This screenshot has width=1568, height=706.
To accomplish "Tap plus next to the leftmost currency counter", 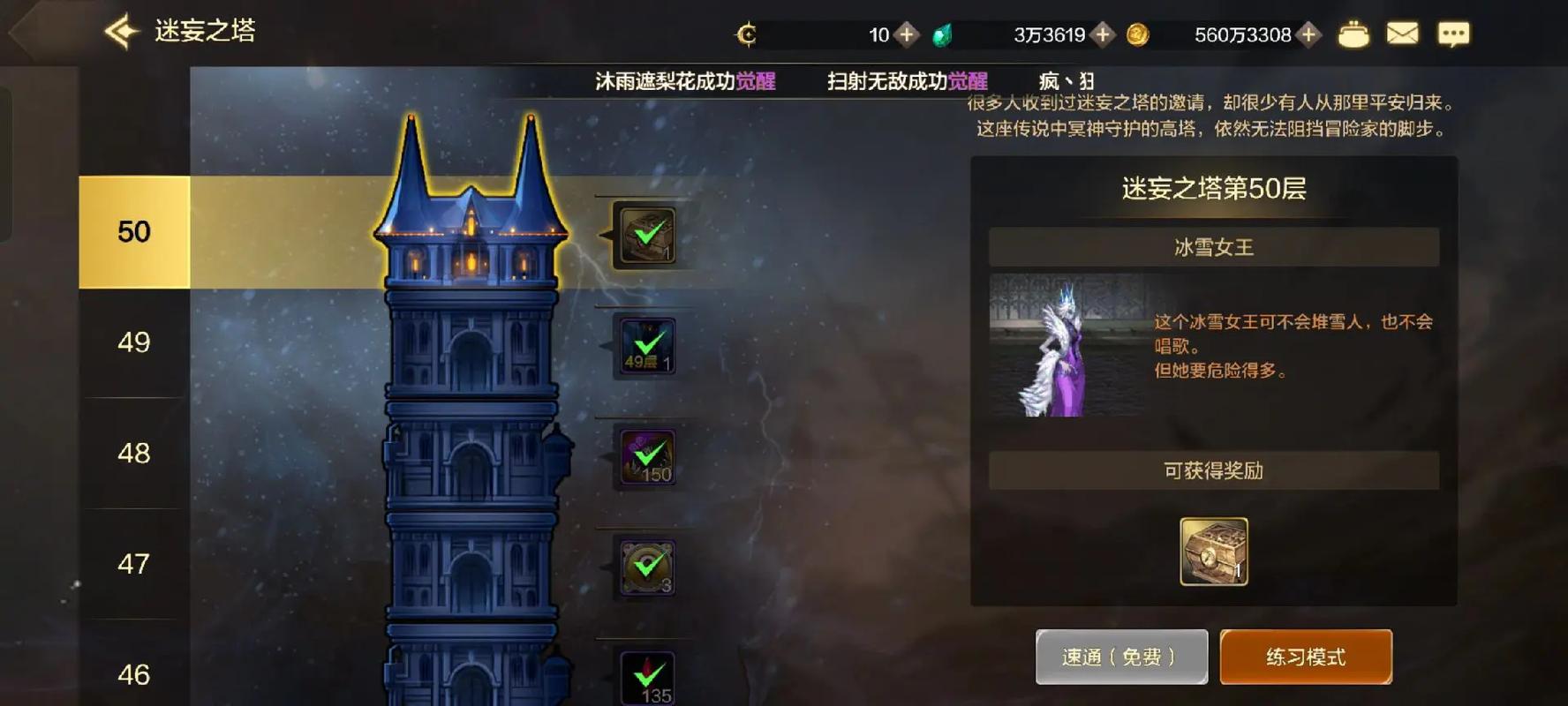I will click(906, 35).
